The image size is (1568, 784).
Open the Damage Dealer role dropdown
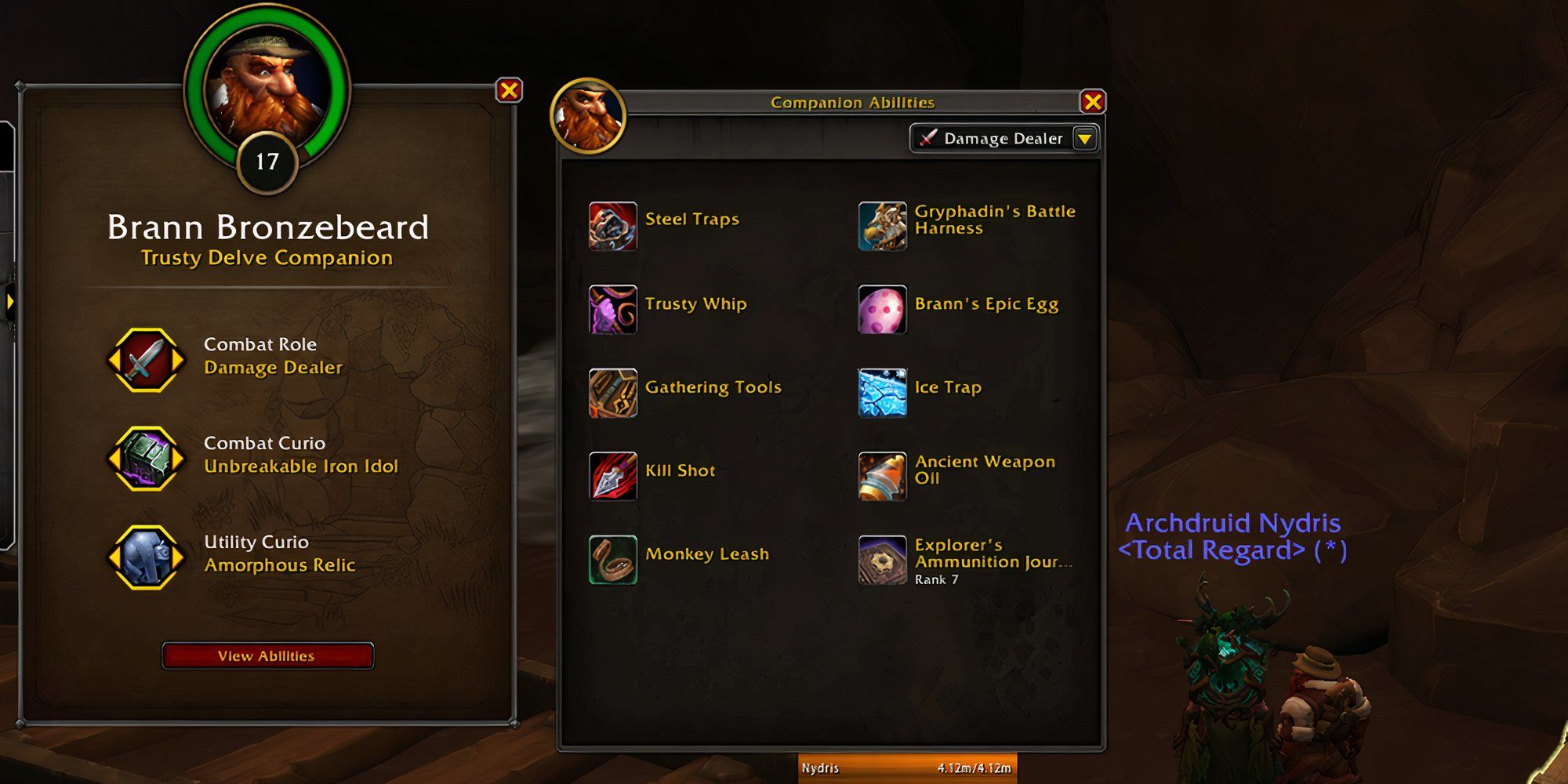[x=996, y=139]
